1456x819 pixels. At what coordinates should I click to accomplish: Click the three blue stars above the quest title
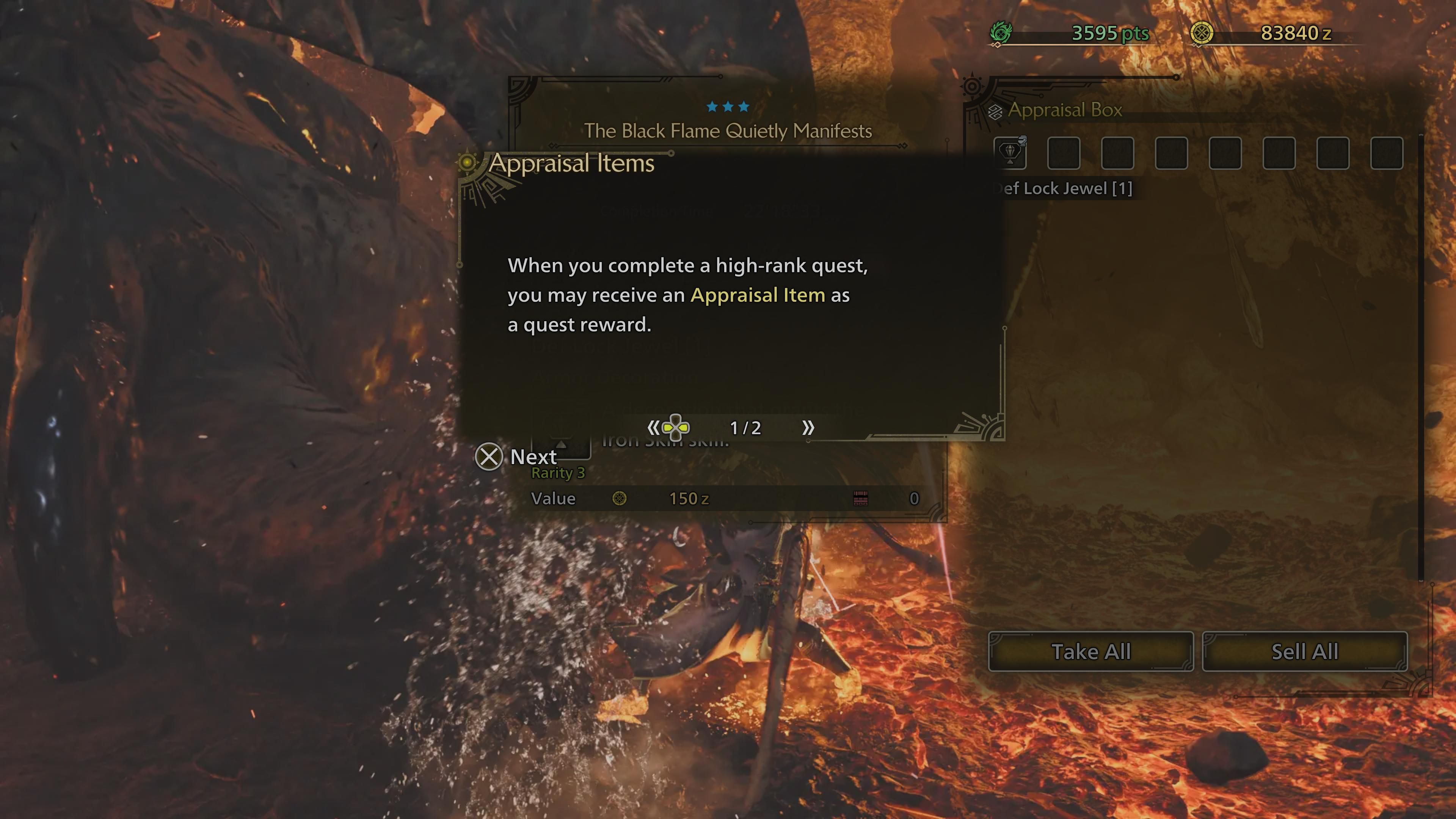pos(728,106)
